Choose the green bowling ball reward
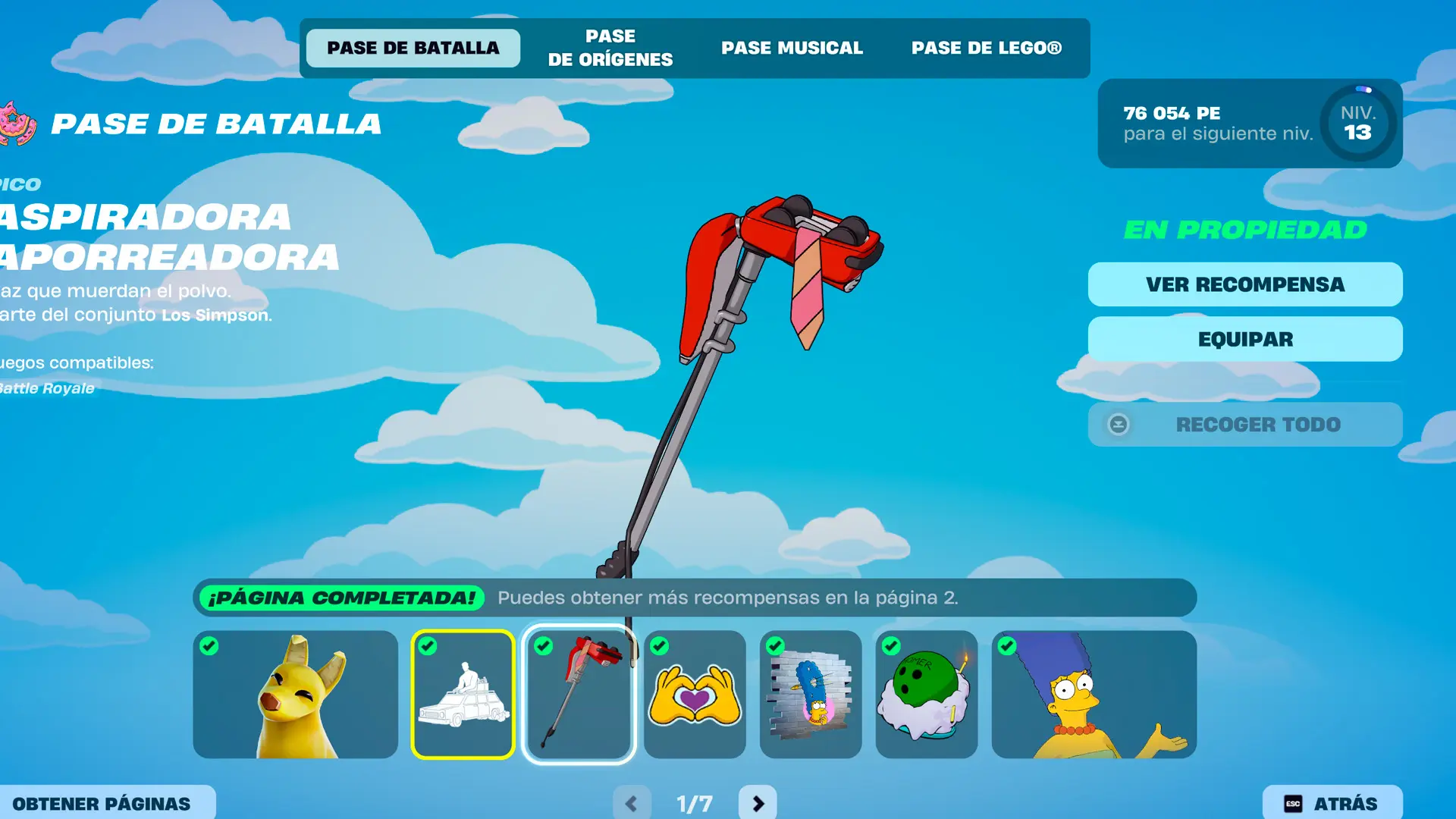1456x819 pixels. pyautogui.click(x=926, y=695)
